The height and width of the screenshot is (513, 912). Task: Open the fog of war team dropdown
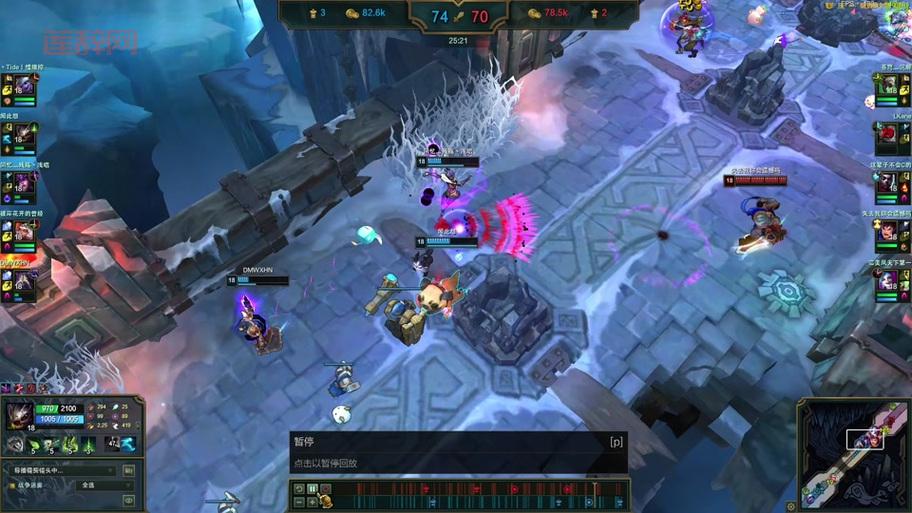tap(104, 485)
